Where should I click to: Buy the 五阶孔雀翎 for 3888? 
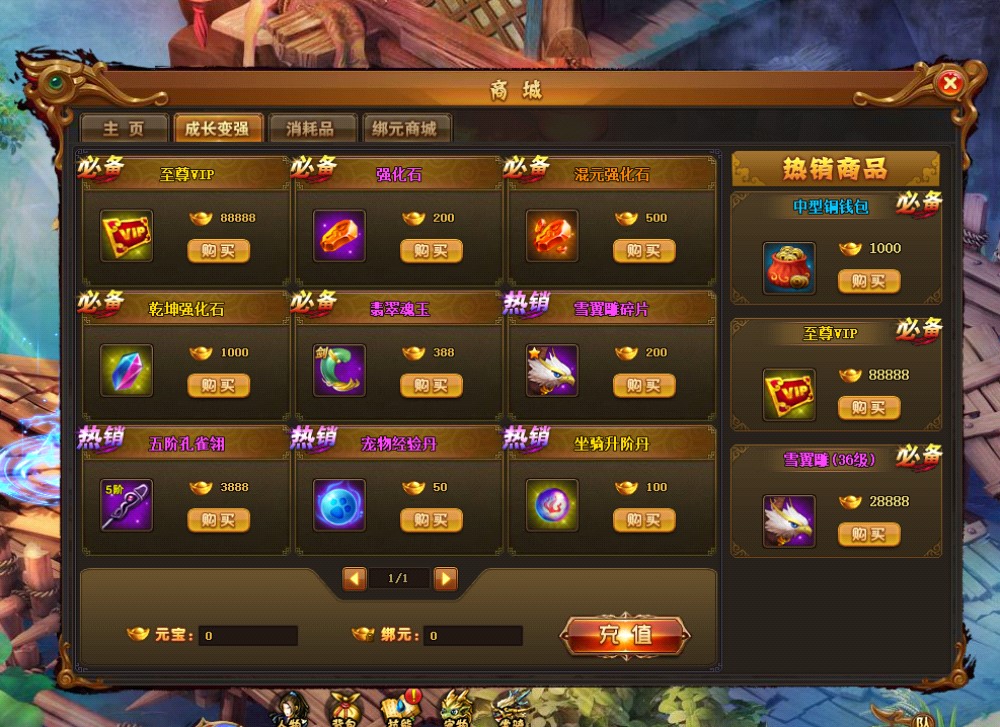(x=218, y=520)
